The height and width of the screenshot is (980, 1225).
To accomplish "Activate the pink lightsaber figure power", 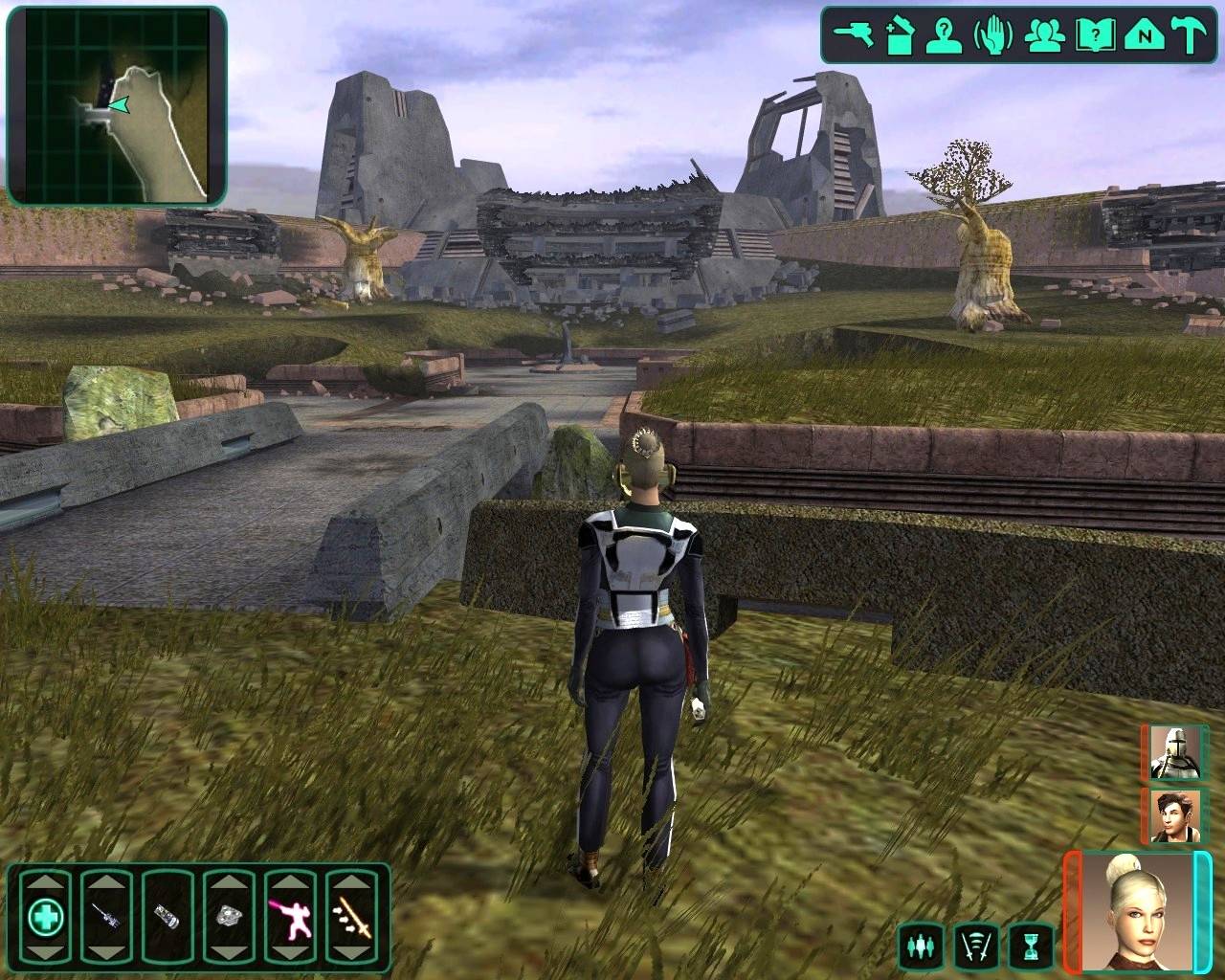I will pyautogui.click(x=289, y=919).
